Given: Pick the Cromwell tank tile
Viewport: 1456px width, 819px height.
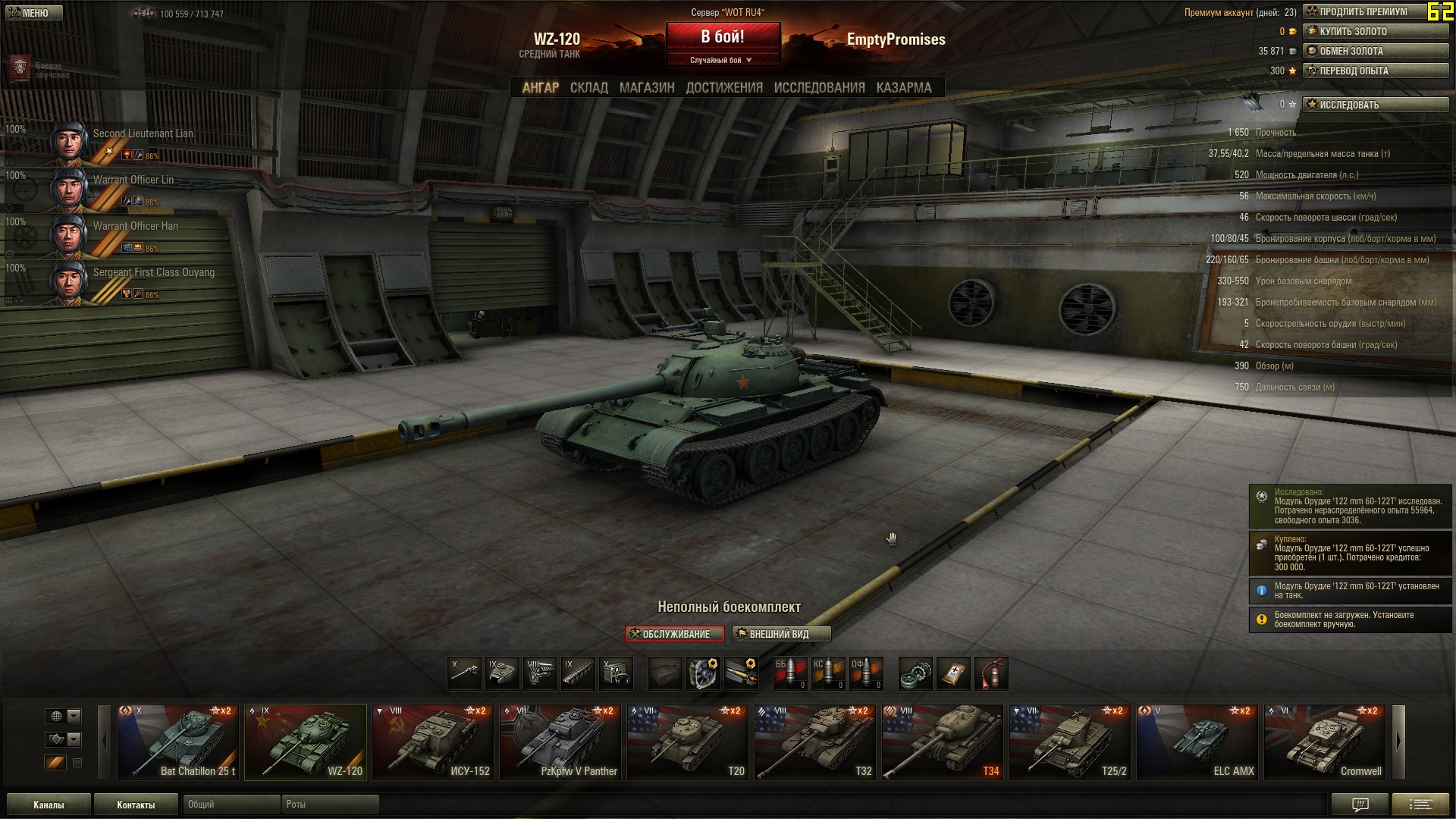Looking at the screenshot, I should pos(1324,742).
